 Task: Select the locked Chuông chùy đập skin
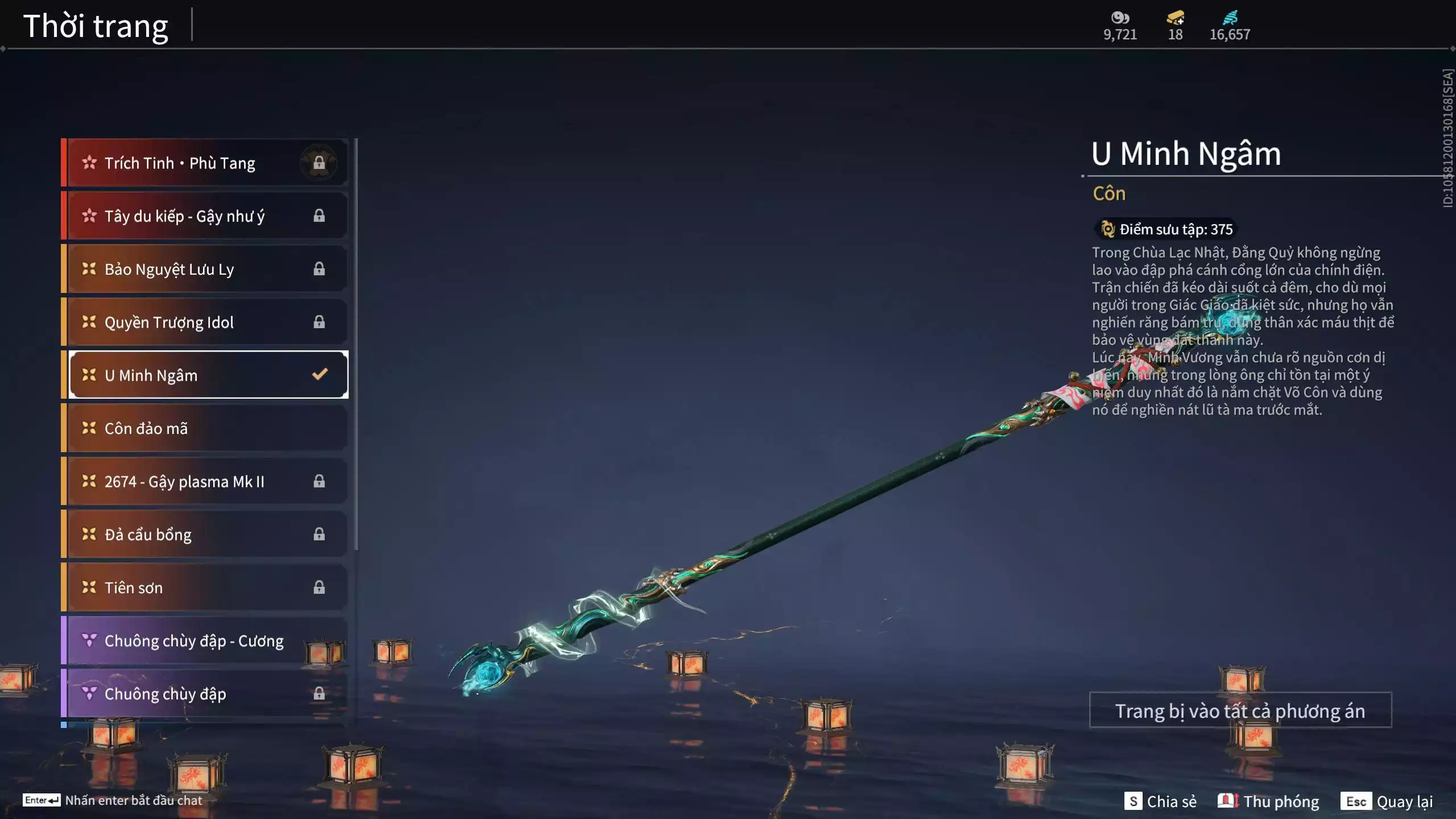pos(205,693)
